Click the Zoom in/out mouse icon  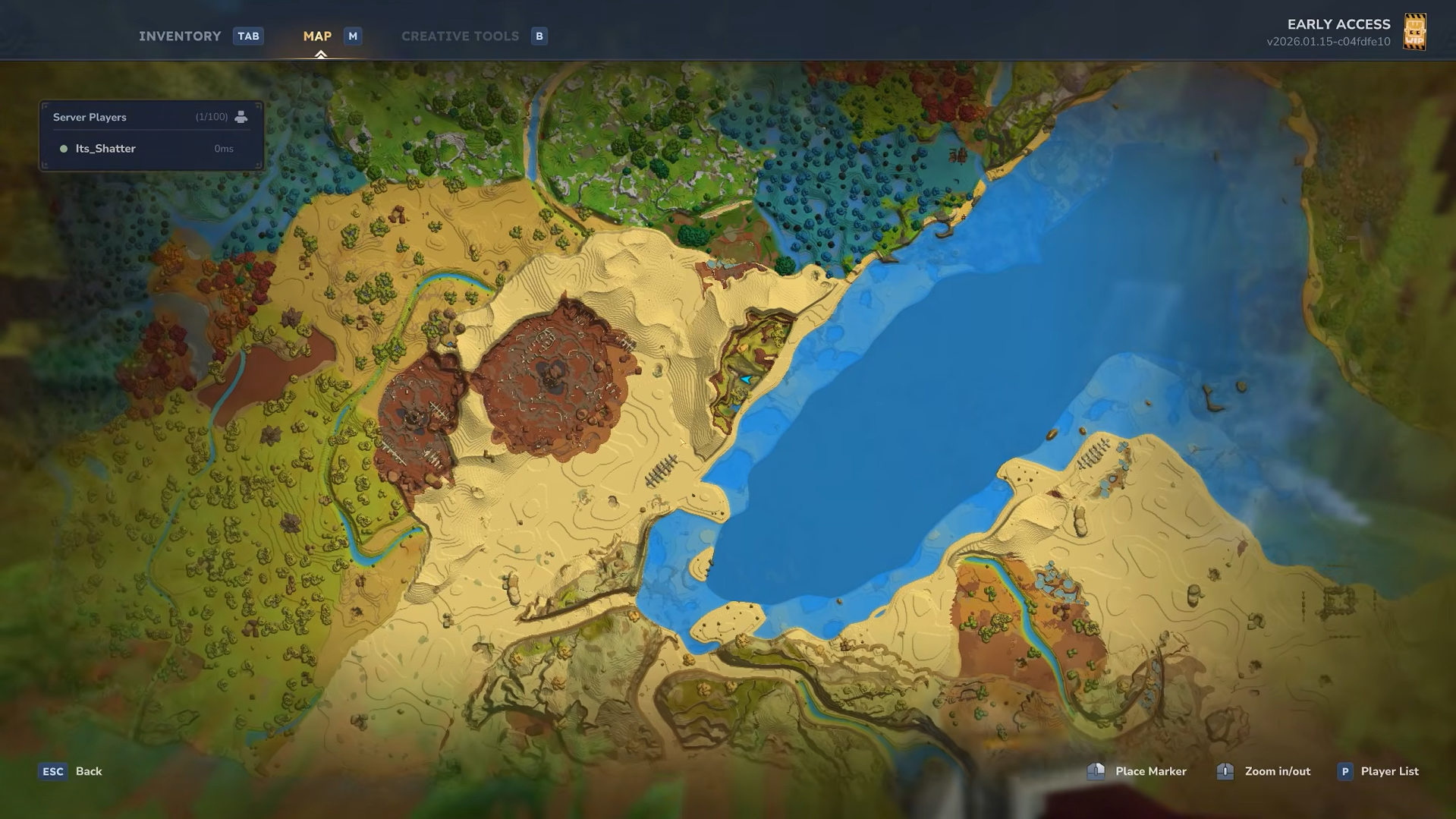pos(1224,770)
